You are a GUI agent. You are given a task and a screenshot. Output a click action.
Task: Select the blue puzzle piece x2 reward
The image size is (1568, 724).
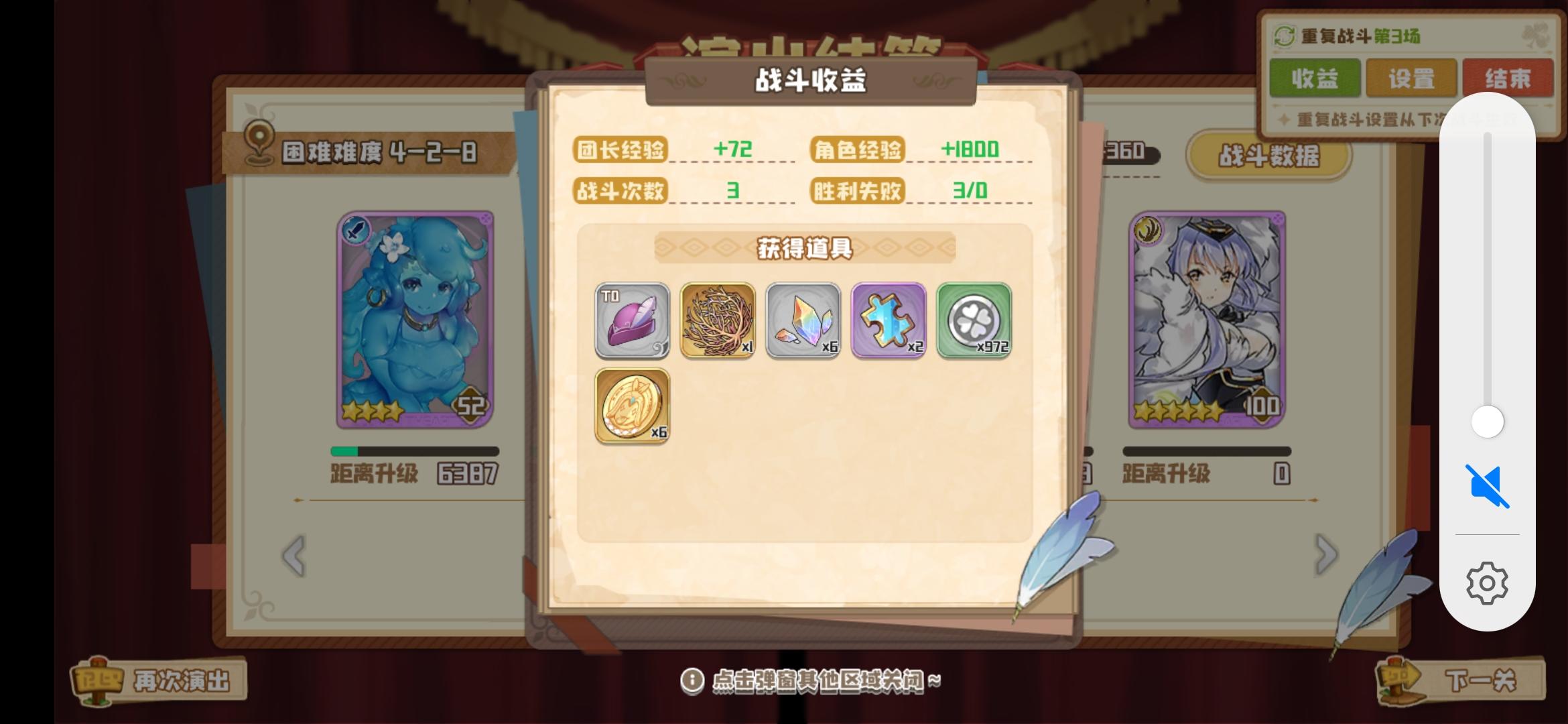(889, 321)
